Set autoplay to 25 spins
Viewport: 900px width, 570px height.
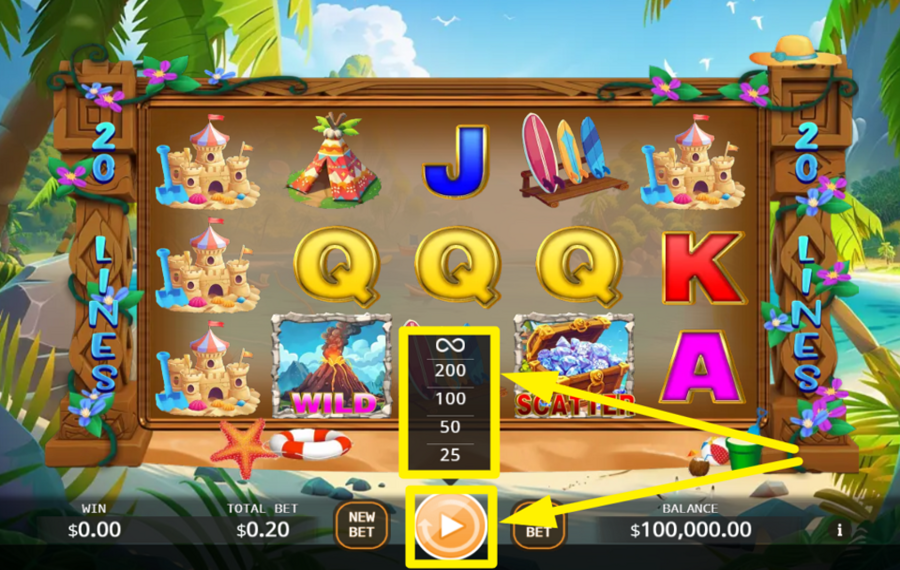pyautogui.click(x=450, y=455)
